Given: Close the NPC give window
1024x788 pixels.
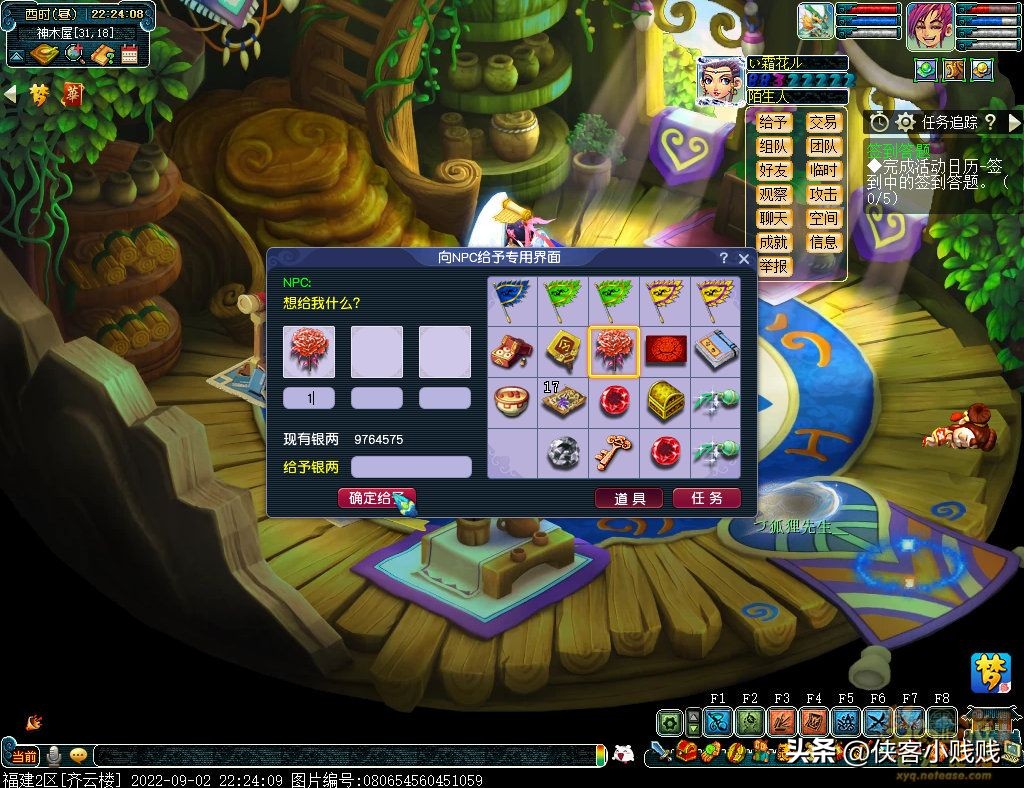Looking at the screenshot, I should [743, 258].
